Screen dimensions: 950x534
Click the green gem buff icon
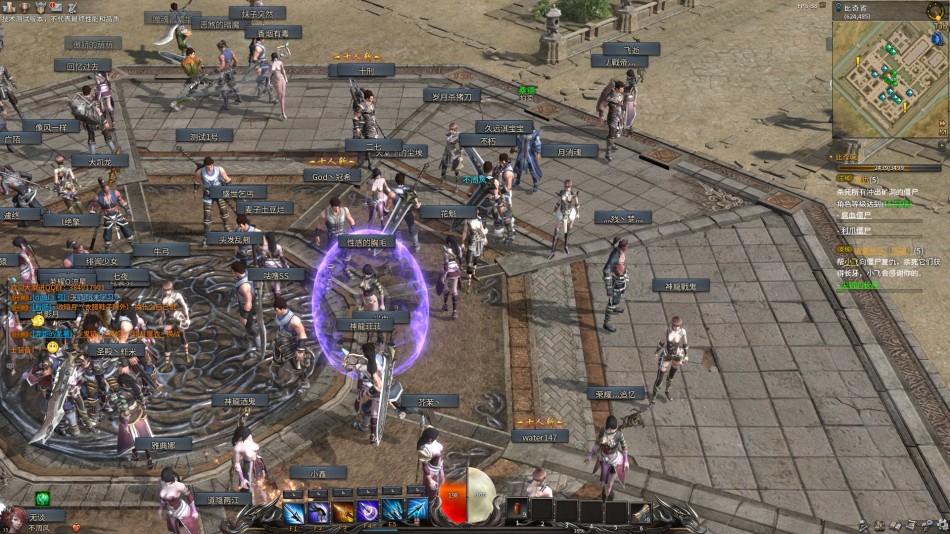coord(43,498)
